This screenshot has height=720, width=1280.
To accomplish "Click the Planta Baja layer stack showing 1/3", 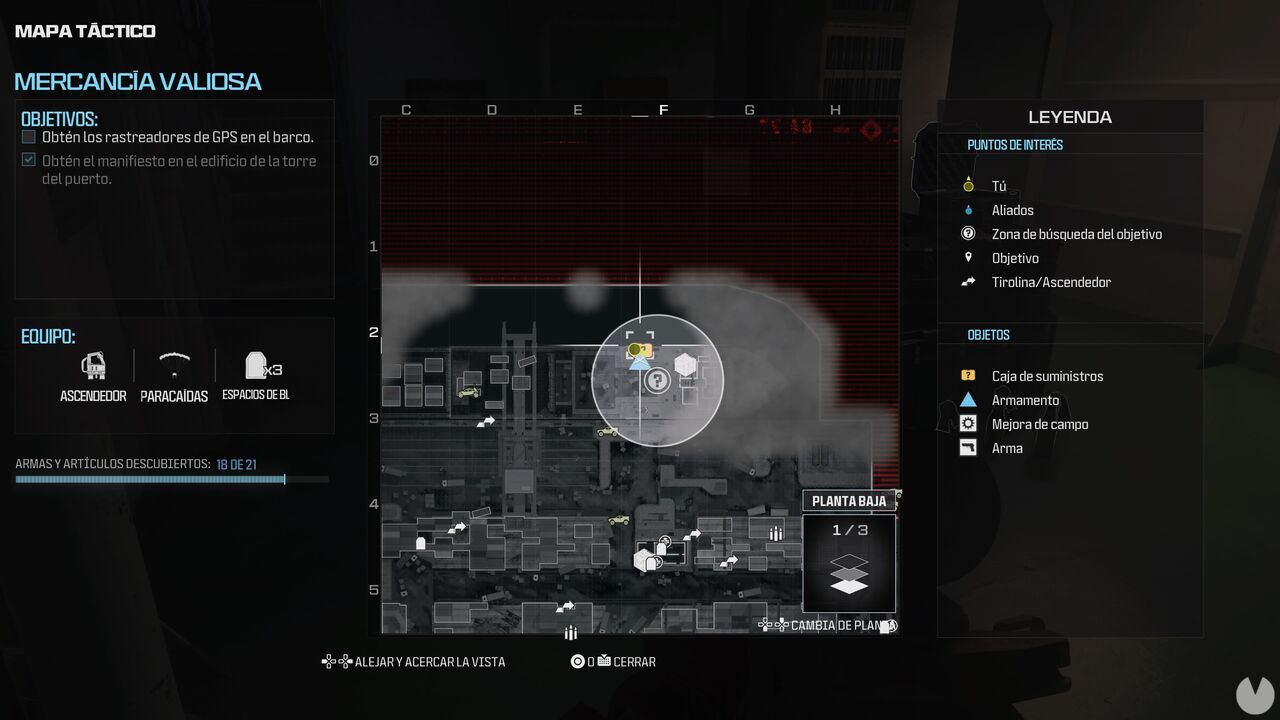I will pyautogui.click(x=848, y=563).
